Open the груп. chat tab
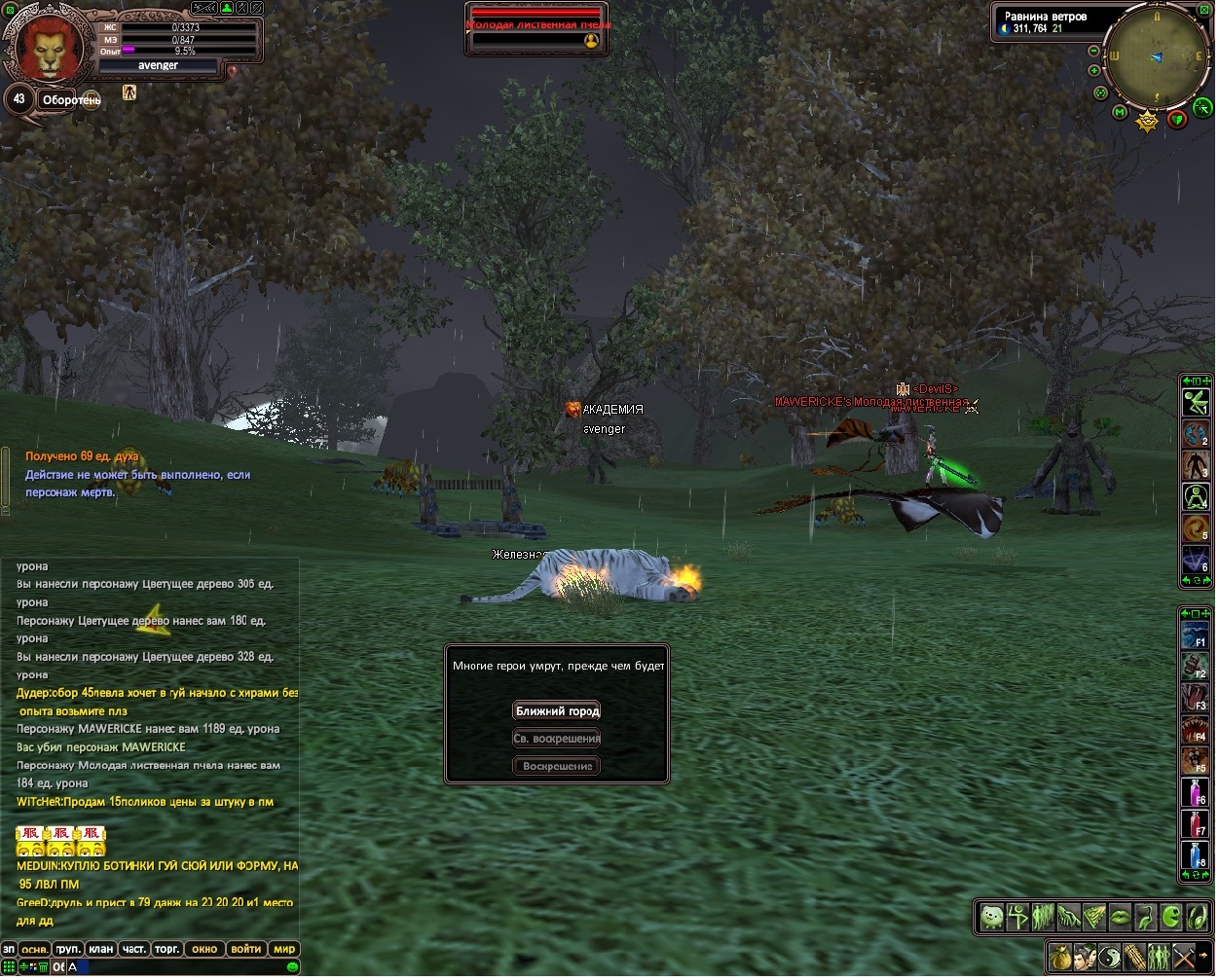1219x980 pixels. 68,949
